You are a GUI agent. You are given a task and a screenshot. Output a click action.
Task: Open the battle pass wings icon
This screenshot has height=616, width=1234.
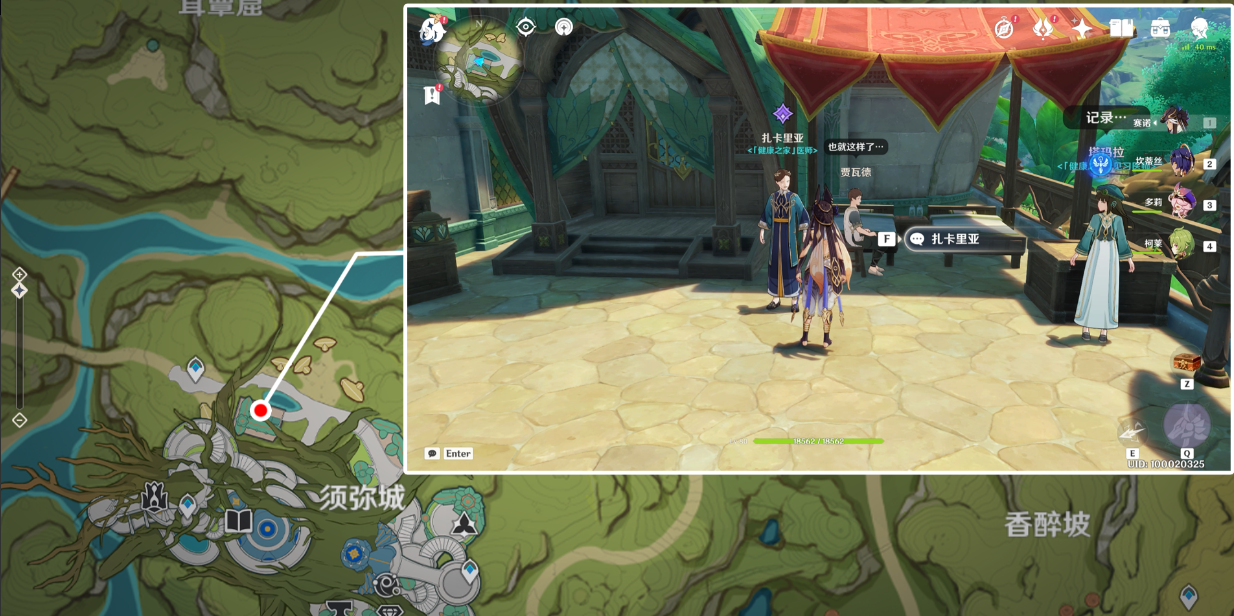(x=1043, y=28)
